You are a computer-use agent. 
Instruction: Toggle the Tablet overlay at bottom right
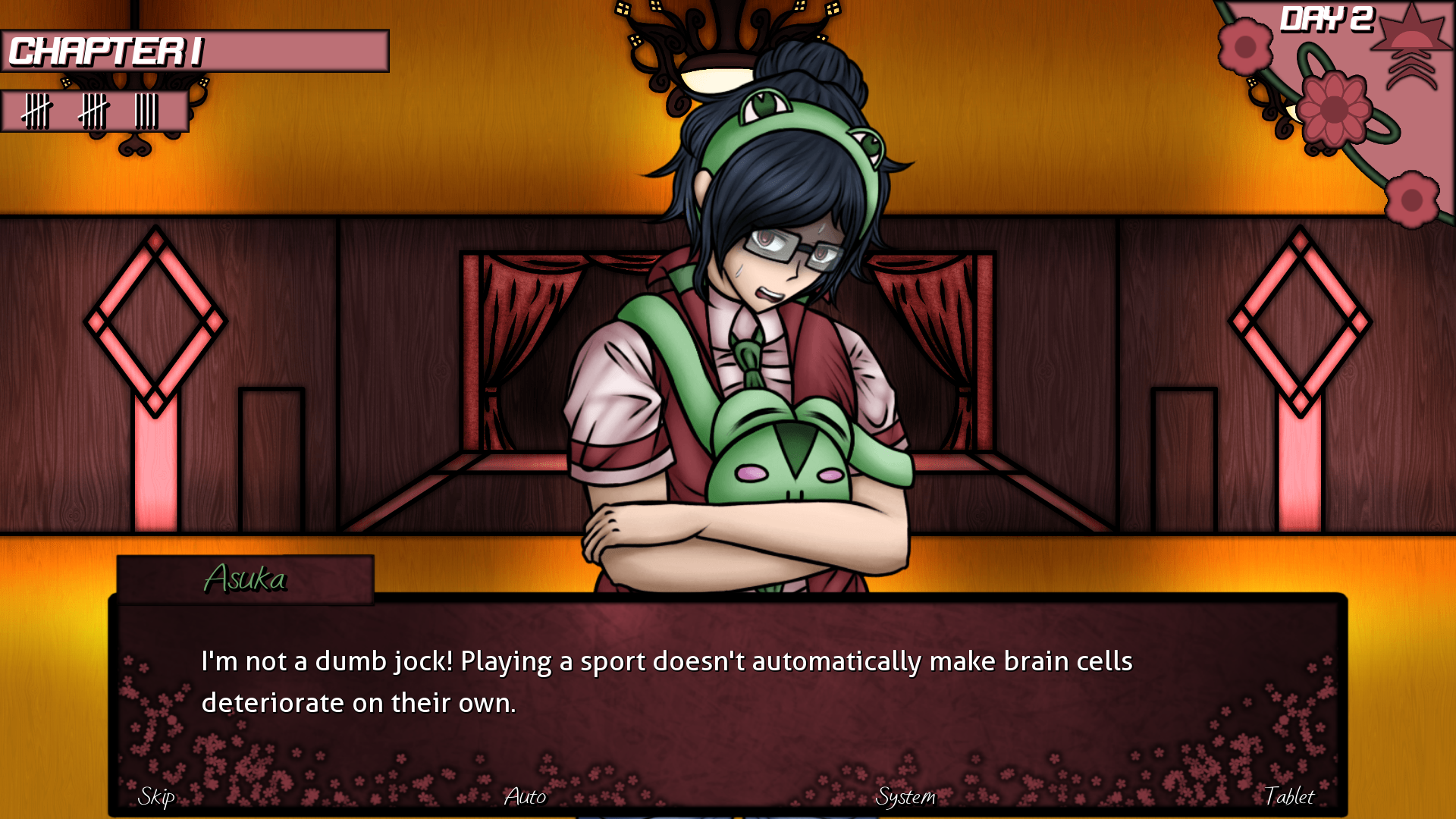(1289, 797)
